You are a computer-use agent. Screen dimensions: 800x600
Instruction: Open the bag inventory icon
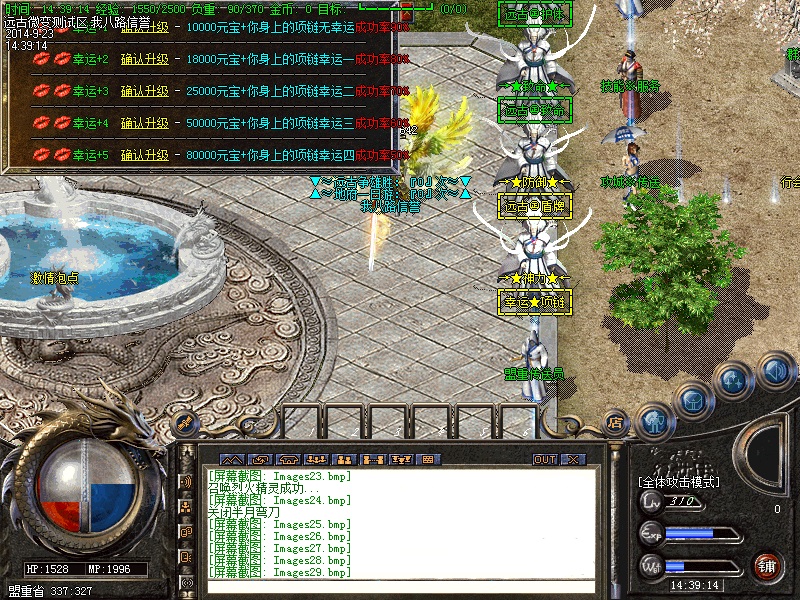[x=695, y=400]
